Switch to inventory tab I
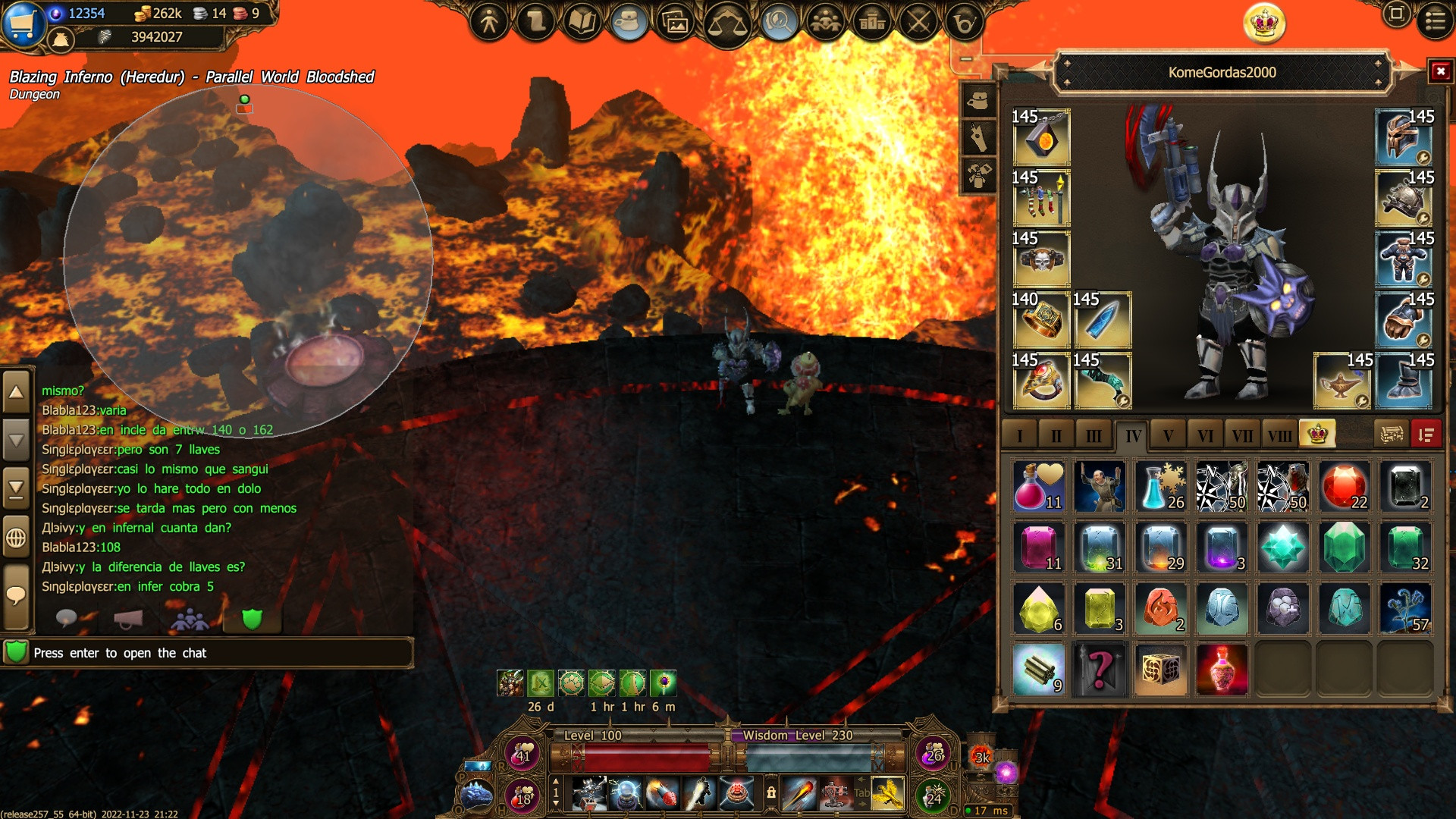1456x819 pixels. click(1020, 435)
